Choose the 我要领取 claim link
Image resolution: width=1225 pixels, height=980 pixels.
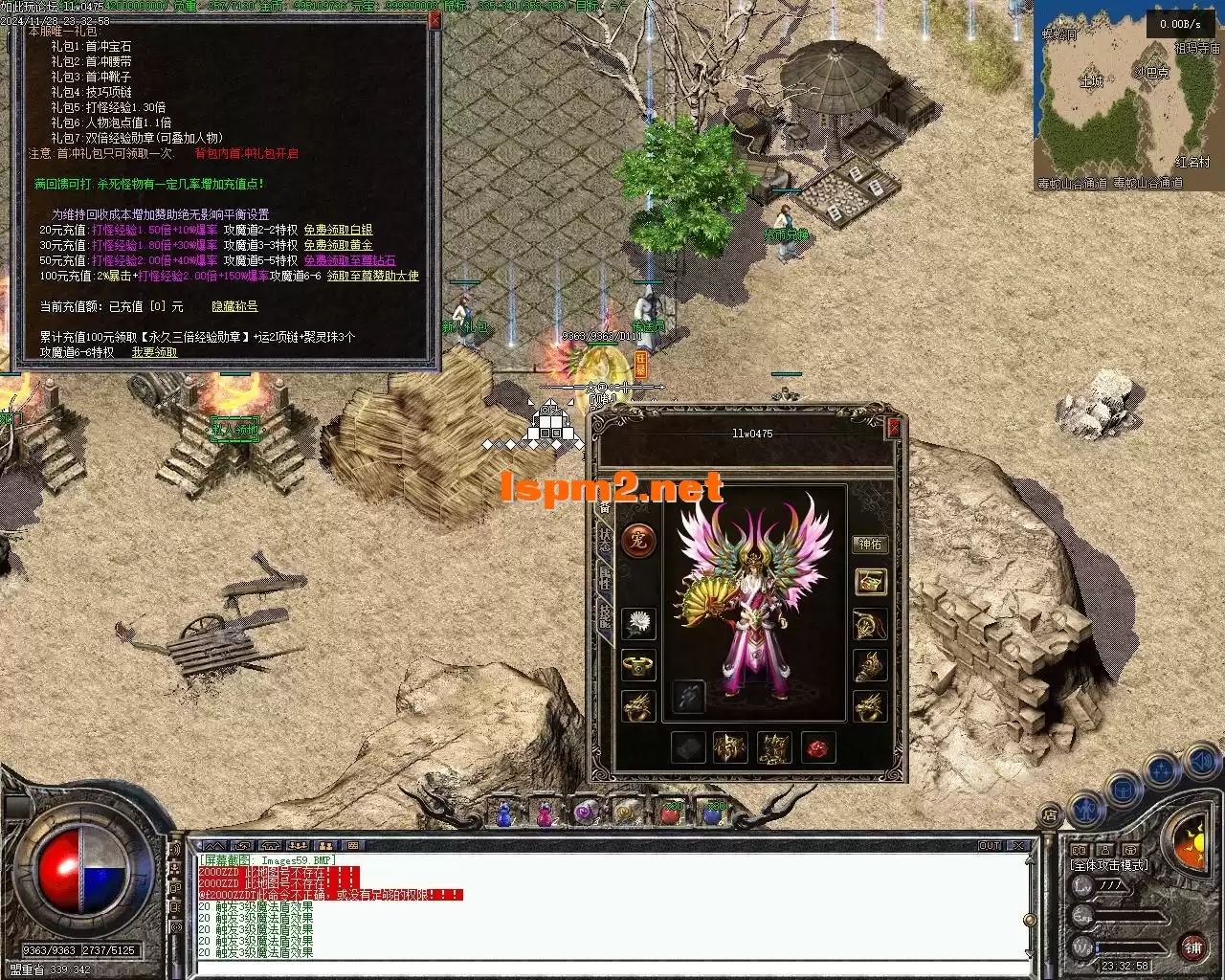[x=154, y=352]
